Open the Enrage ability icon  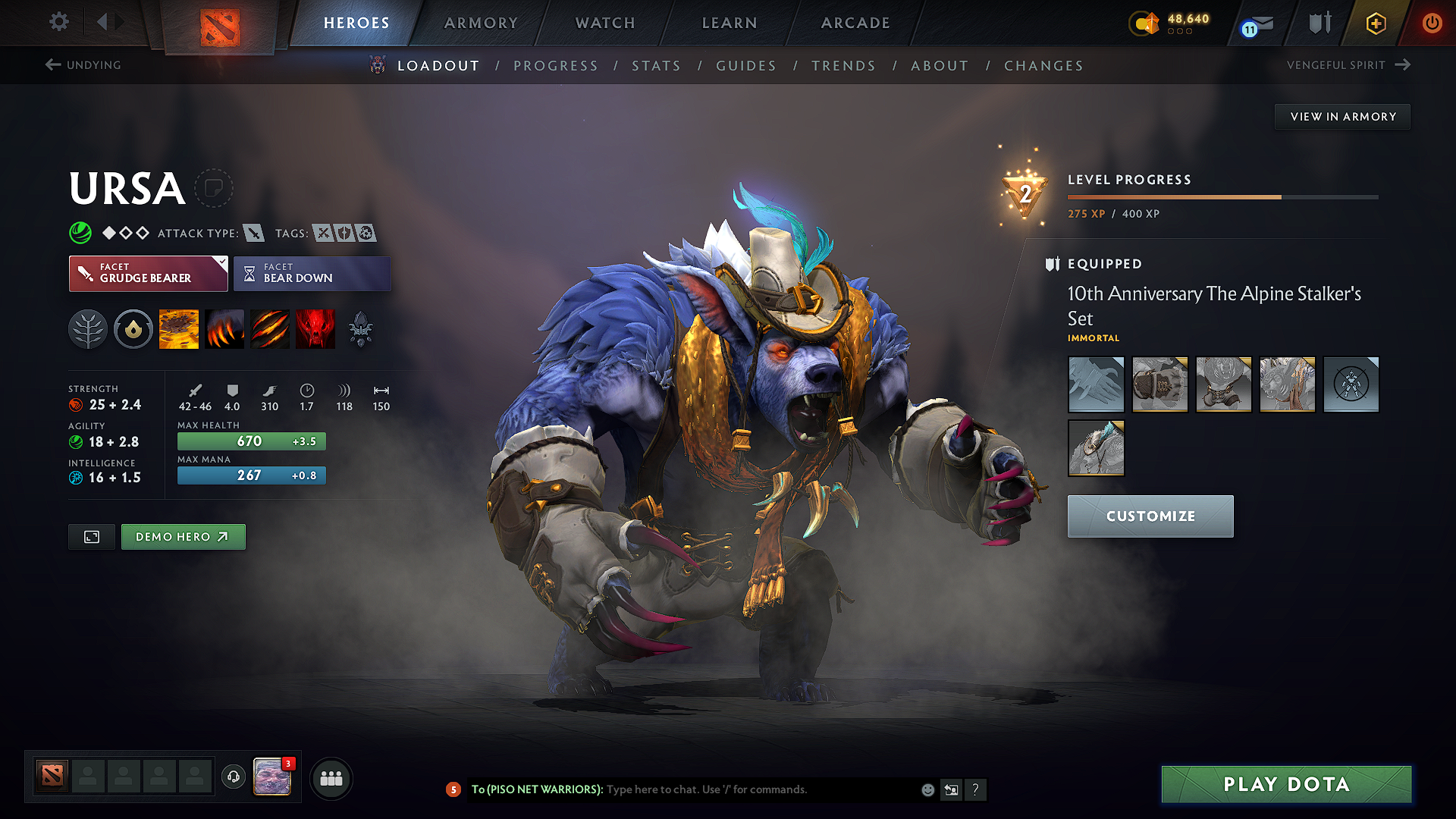point(315,328)
